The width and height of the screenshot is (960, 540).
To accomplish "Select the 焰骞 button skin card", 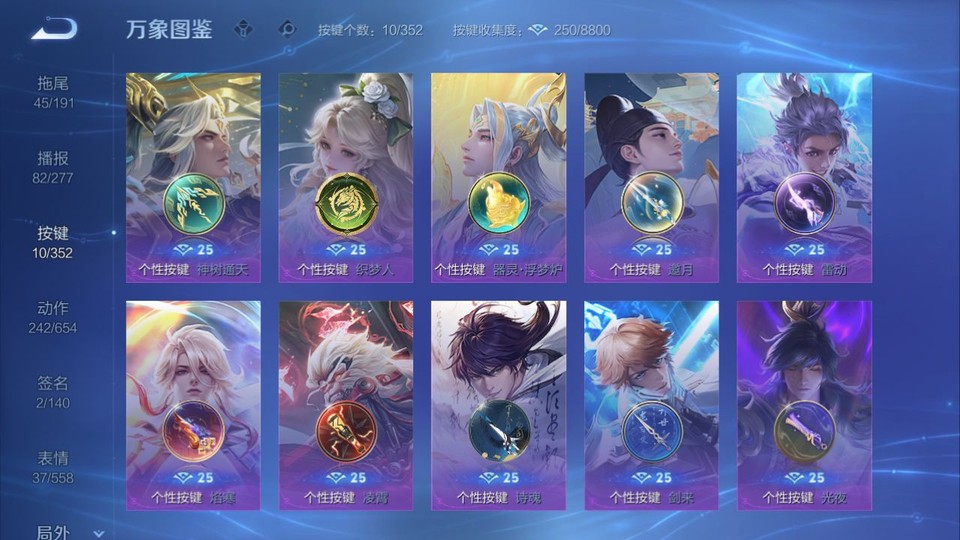I will (x=193, y=405).
